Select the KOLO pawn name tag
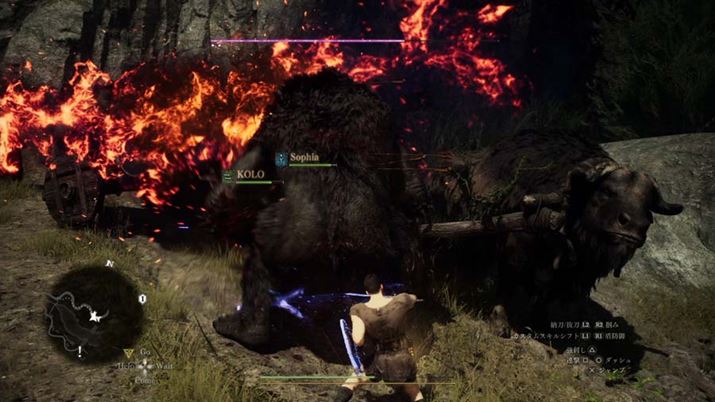 [250, 173]
